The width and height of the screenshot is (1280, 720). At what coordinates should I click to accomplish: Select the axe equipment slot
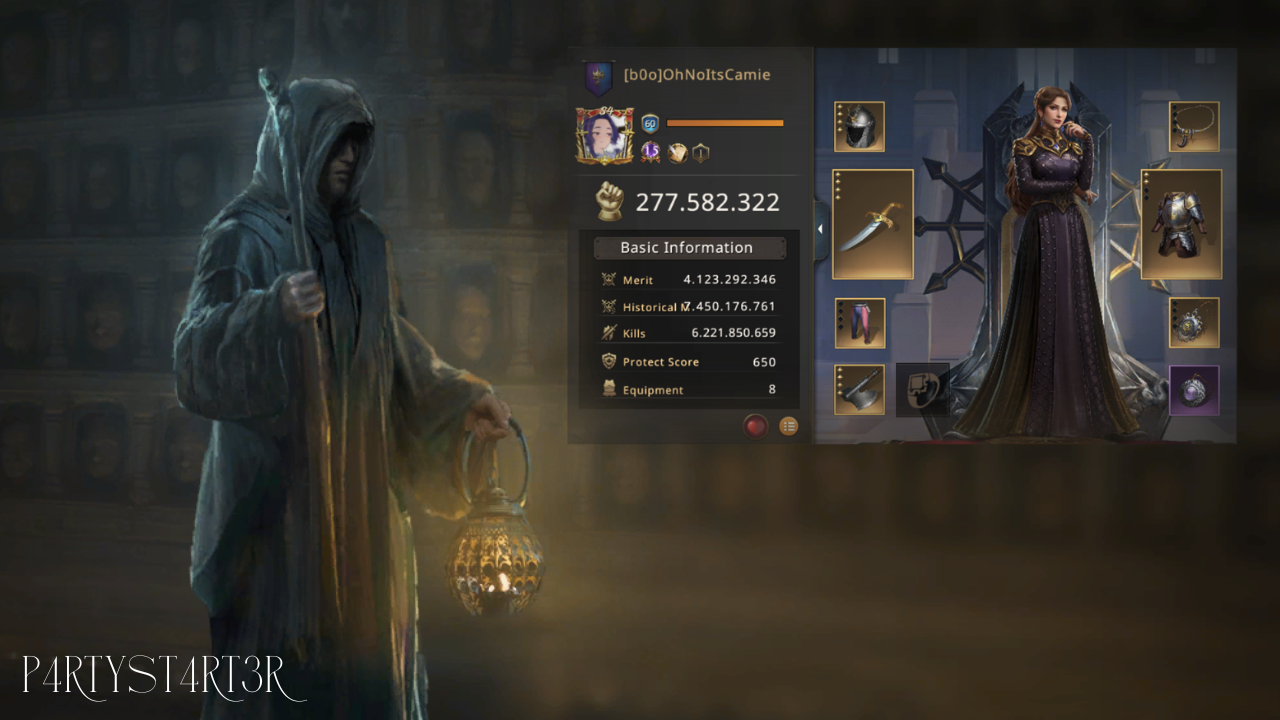(x=860, y=389)
